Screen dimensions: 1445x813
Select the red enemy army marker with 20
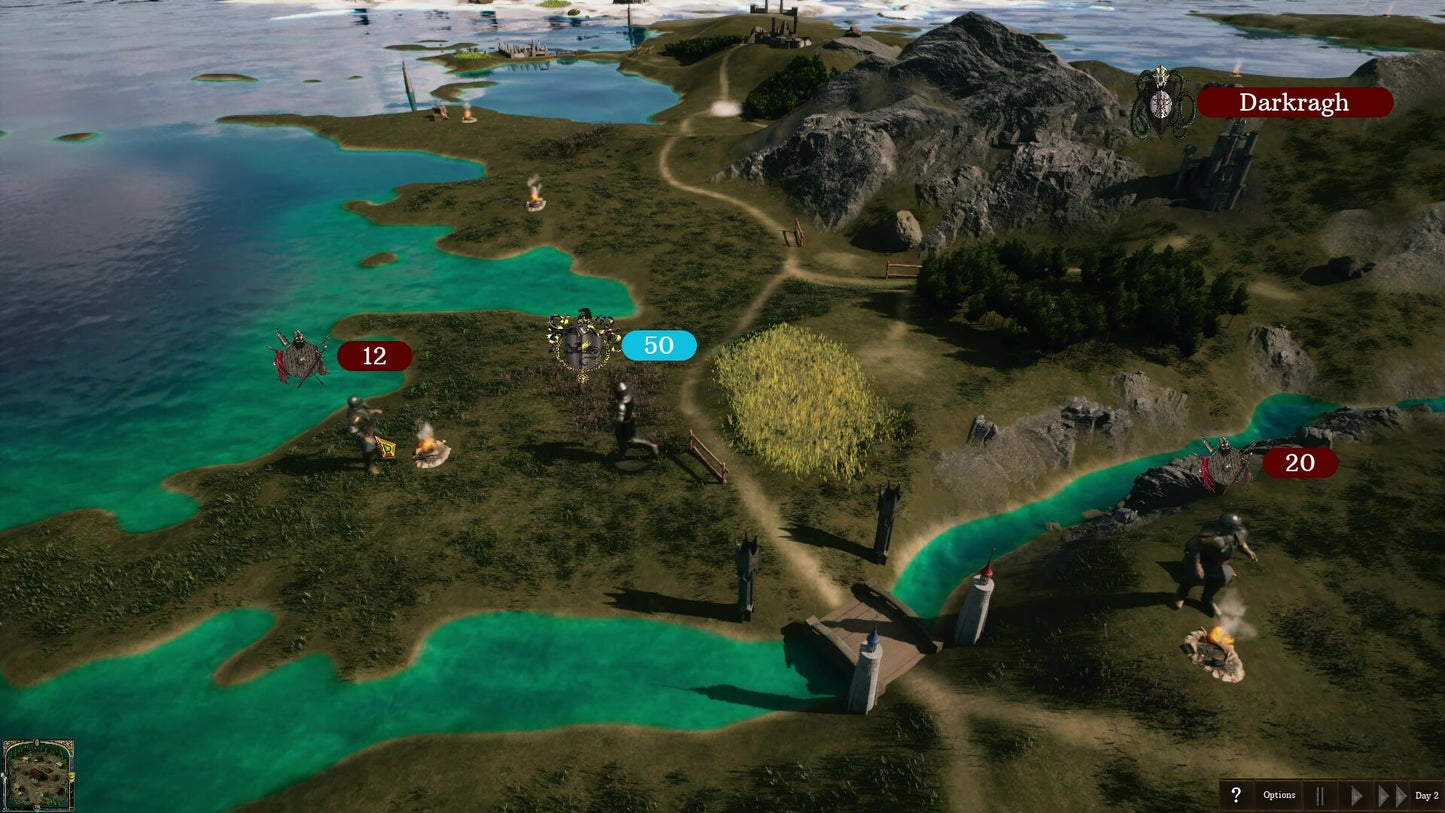point(1299,462)
